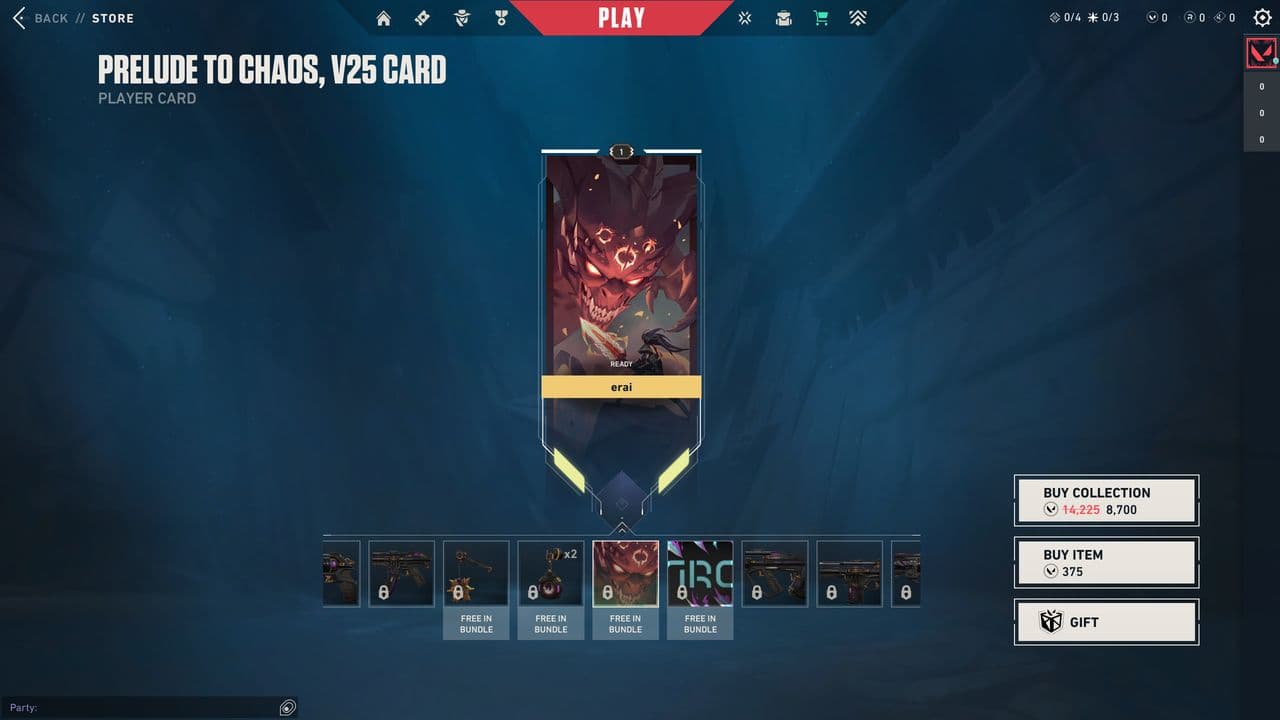Screen dimensions: 1280x720
Task: Open the Store shopping cart icon
Action: (x=821, y=17)
